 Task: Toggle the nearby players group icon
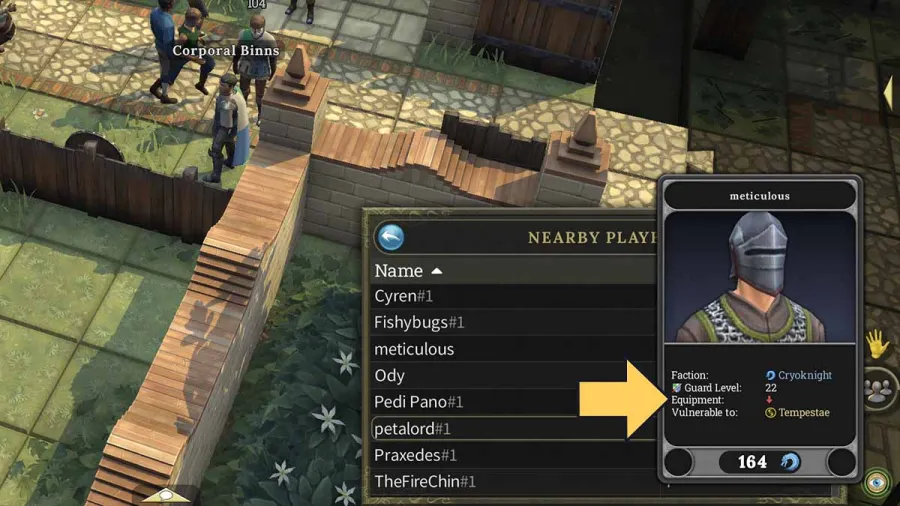[x=878, y=389]
